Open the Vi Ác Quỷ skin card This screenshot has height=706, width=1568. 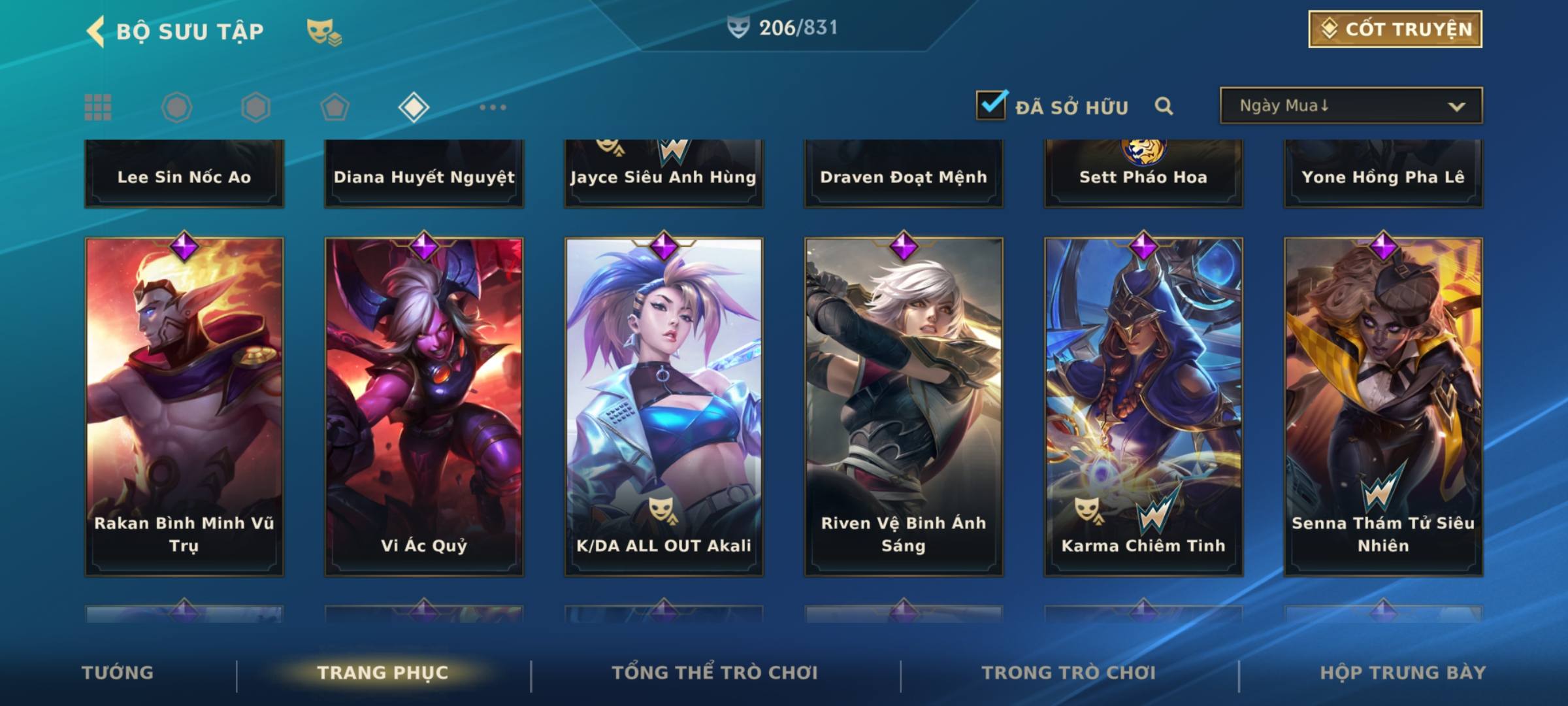424,405
